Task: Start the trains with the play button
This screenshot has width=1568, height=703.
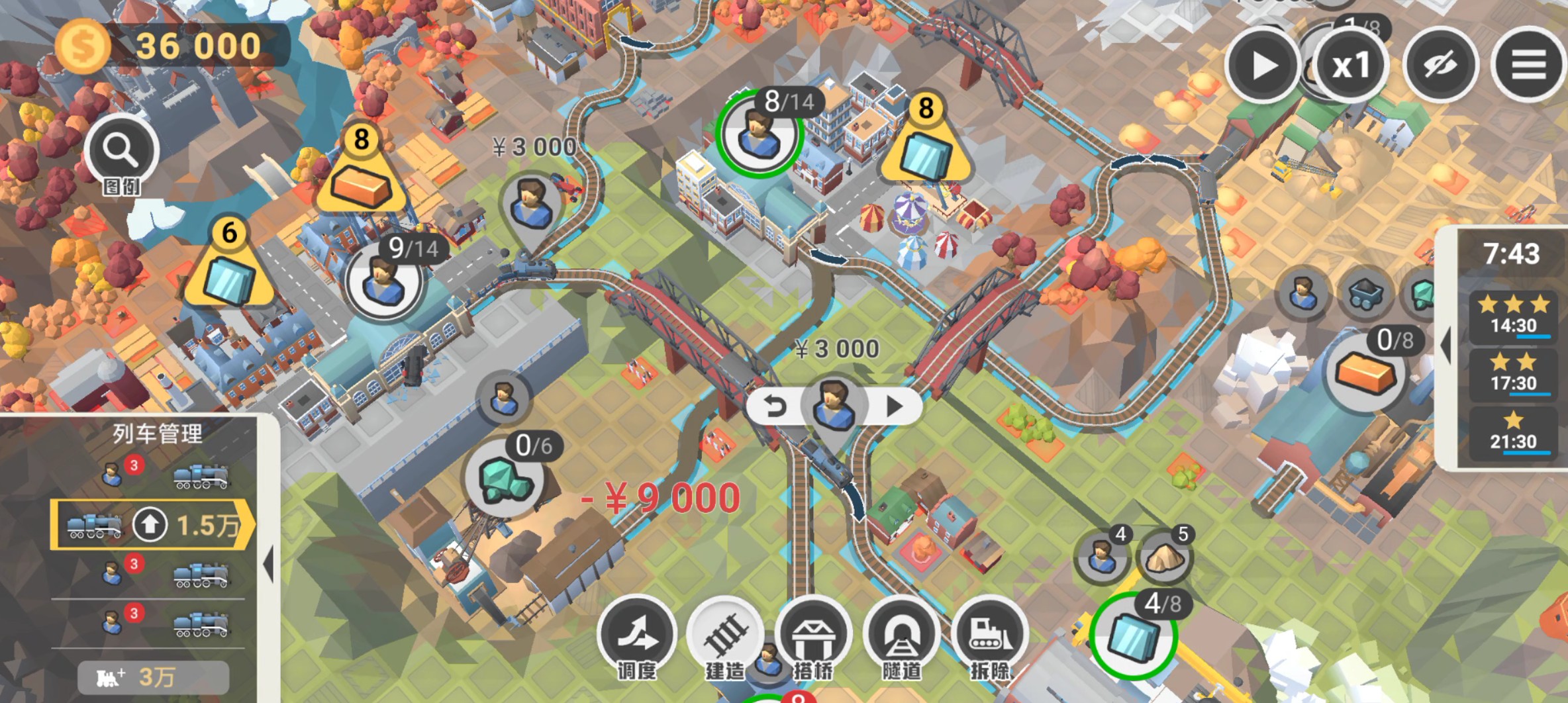Action: click(x=1263, y=66)
